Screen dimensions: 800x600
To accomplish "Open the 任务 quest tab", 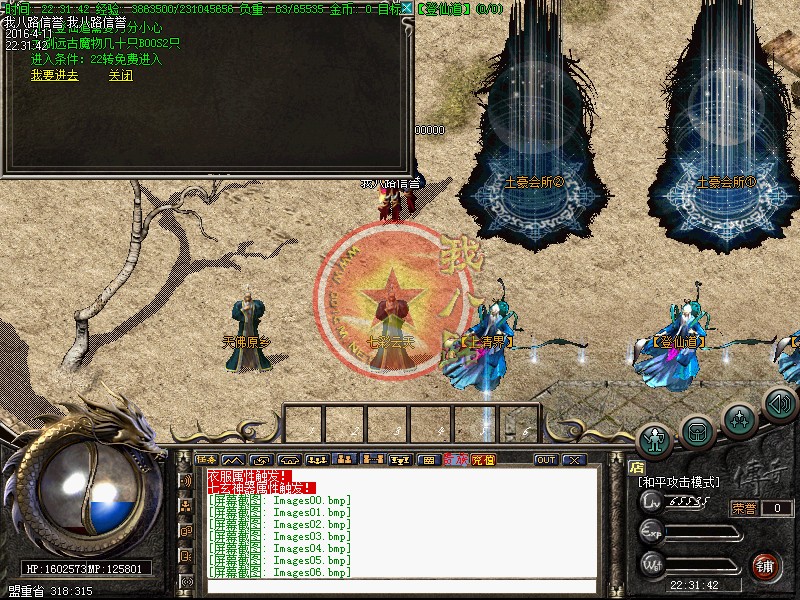I will tap(208, 459).
